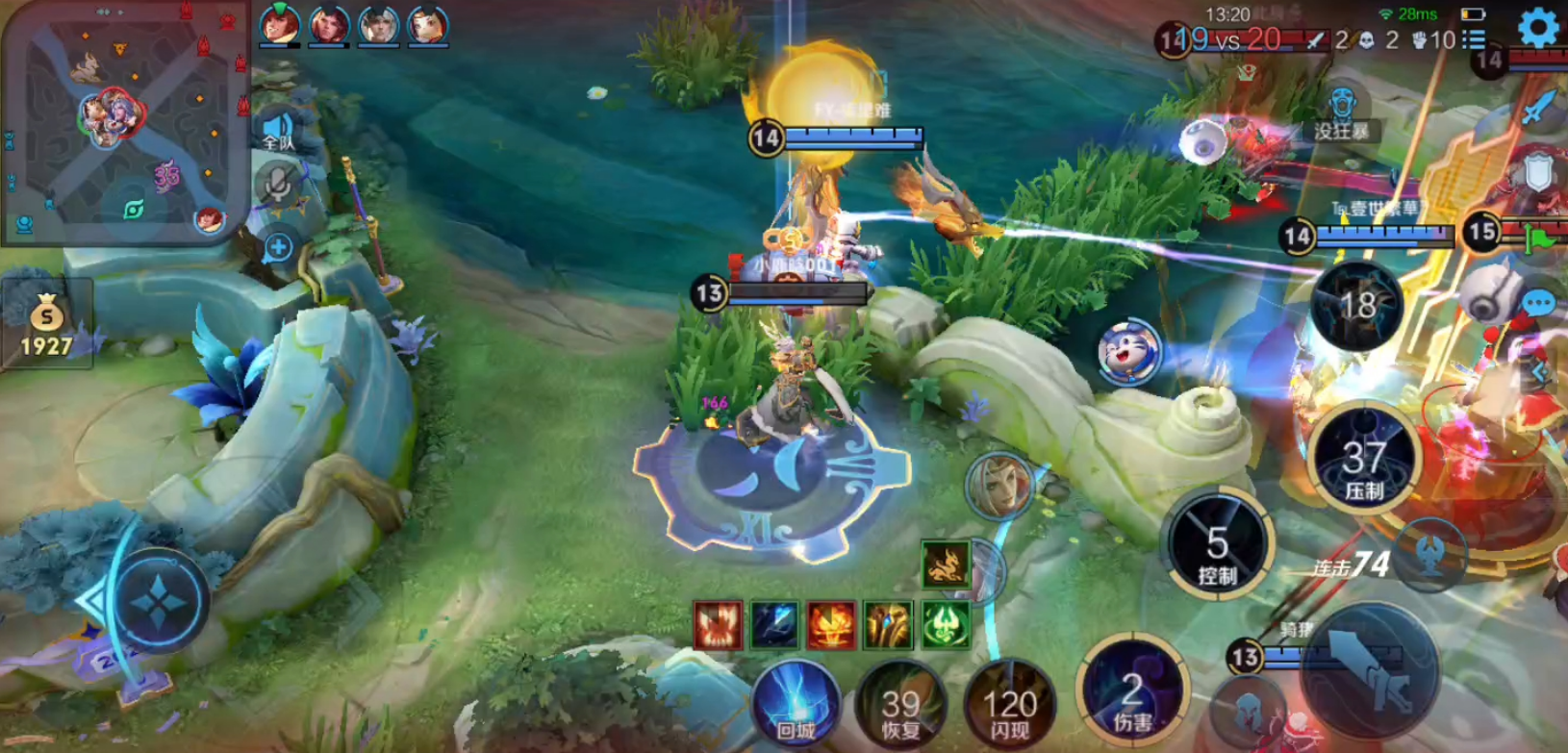Send the sword attack signal
Screen dimensions: 1568x753
1538,108
